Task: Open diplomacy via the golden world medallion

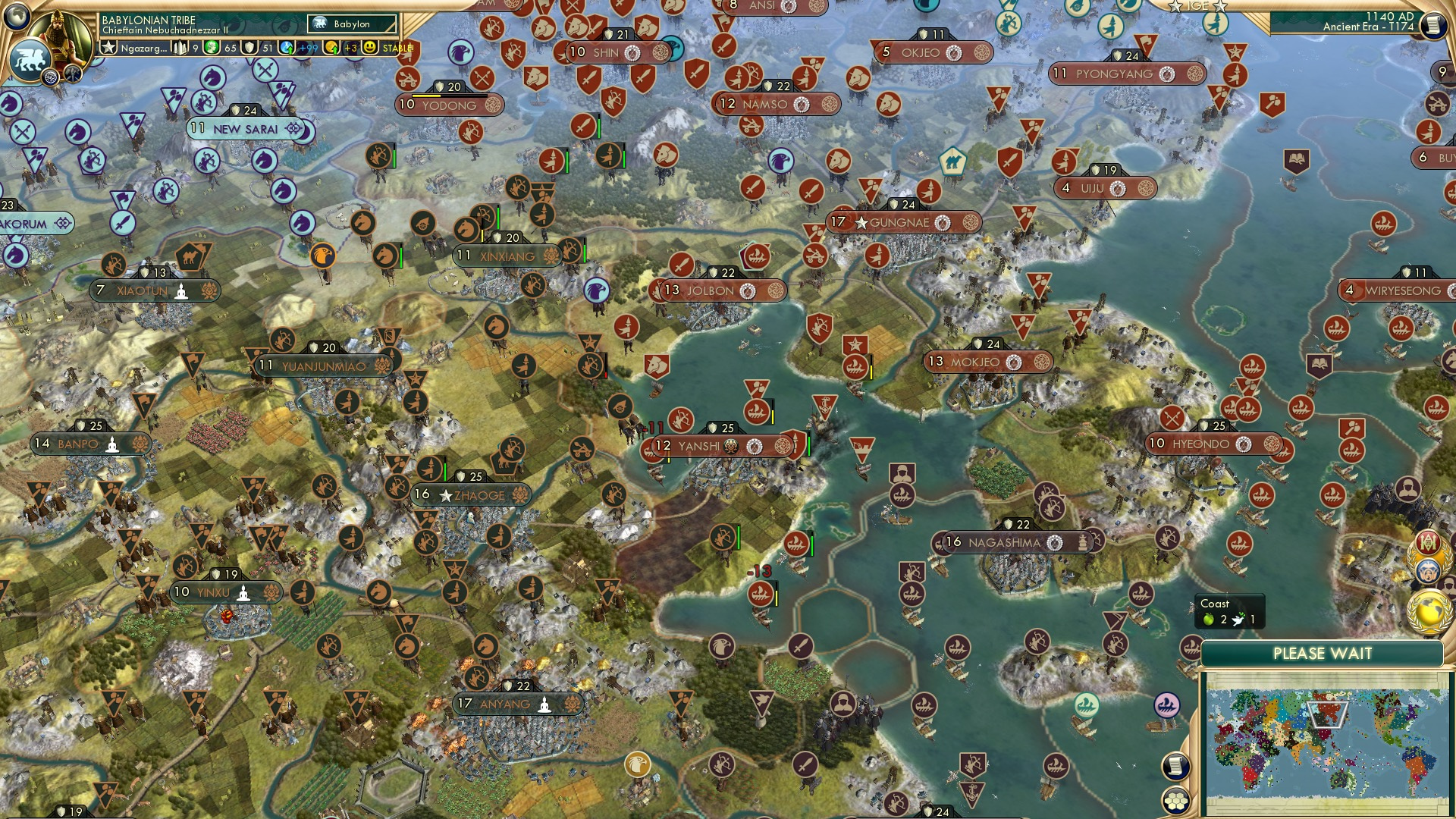Action: [1429, 613]
